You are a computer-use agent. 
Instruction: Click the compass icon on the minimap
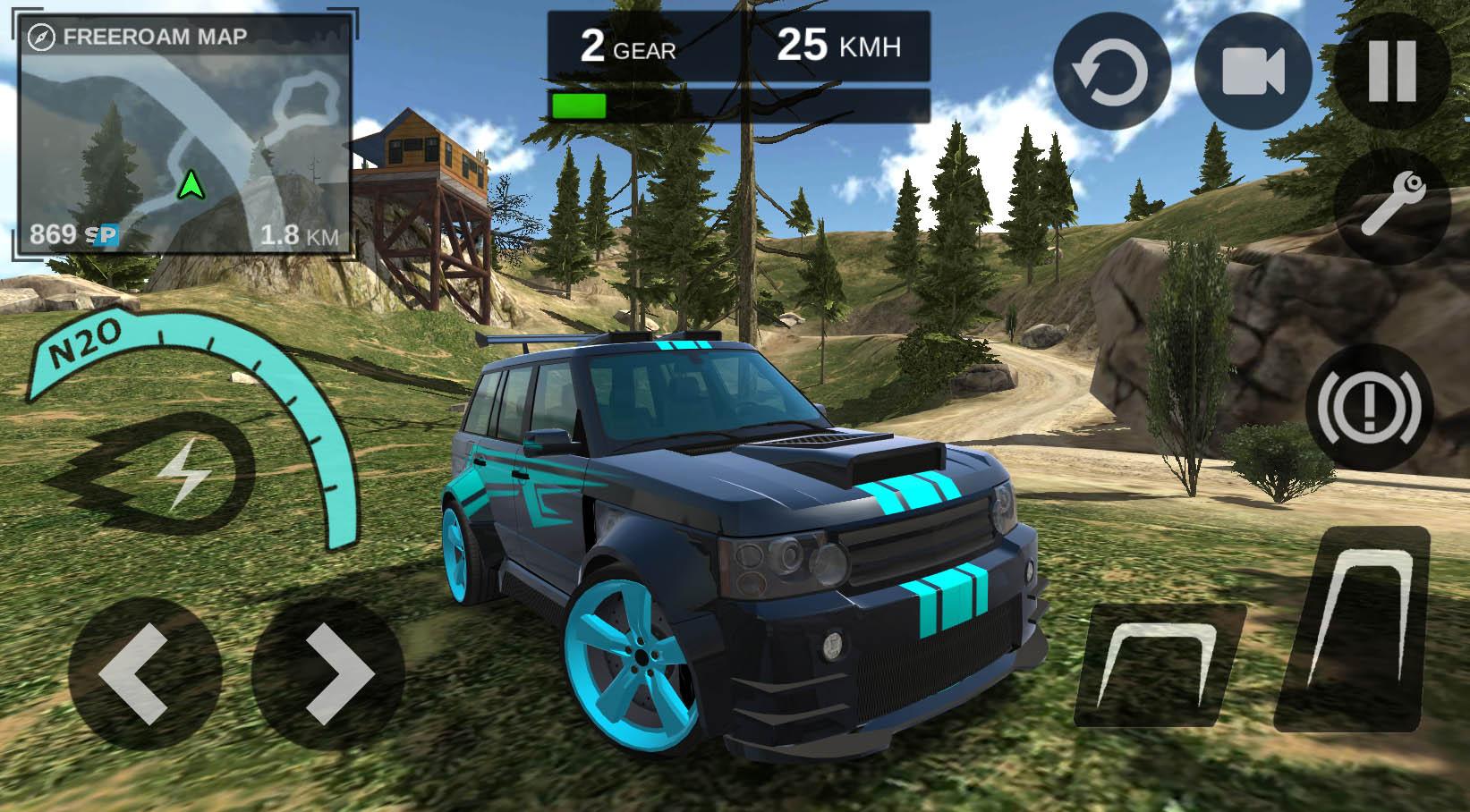point(40,36)
